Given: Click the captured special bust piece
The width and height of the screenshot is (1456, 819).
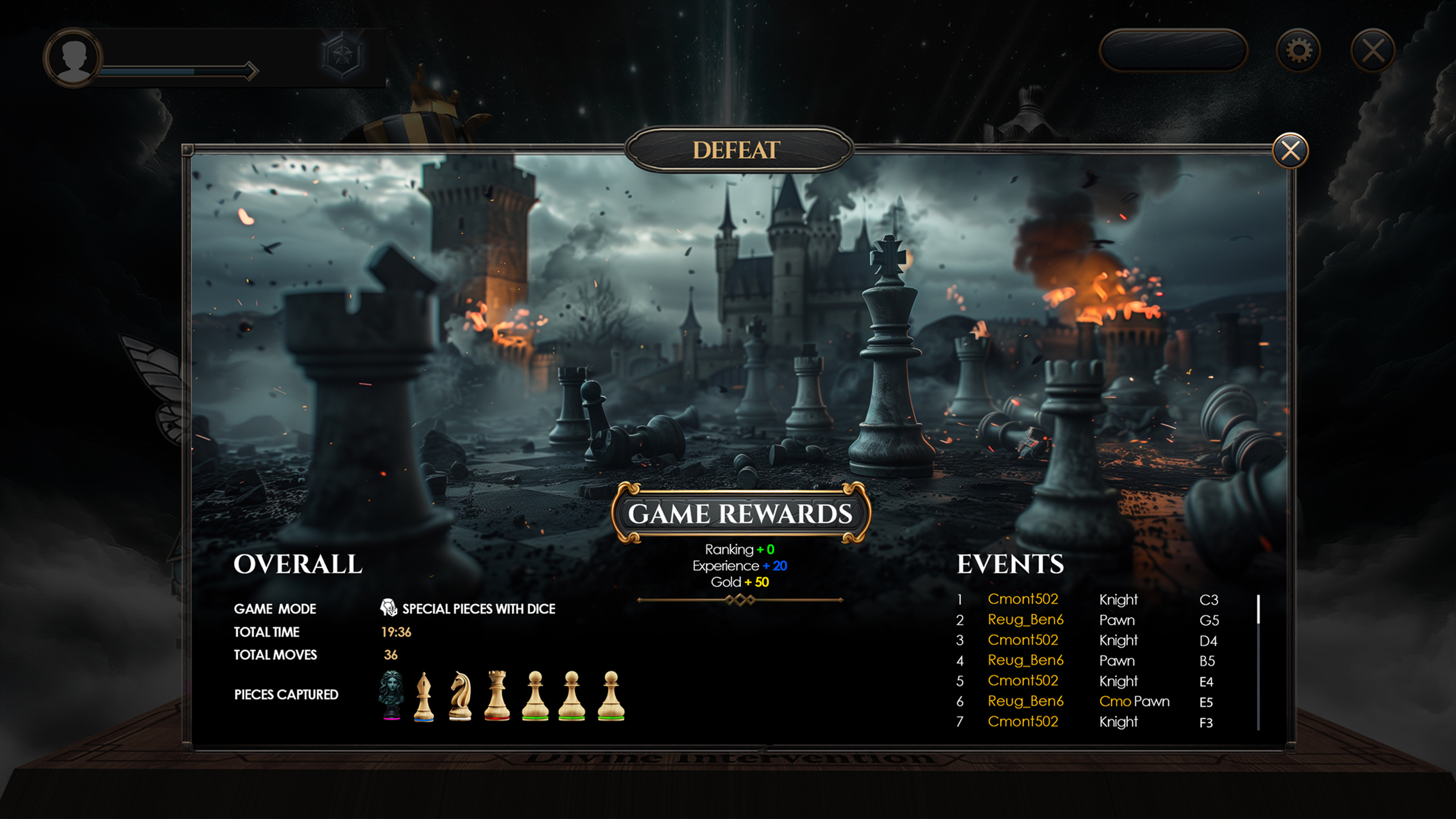Looking at the screenshot, I should coord(391,695).
